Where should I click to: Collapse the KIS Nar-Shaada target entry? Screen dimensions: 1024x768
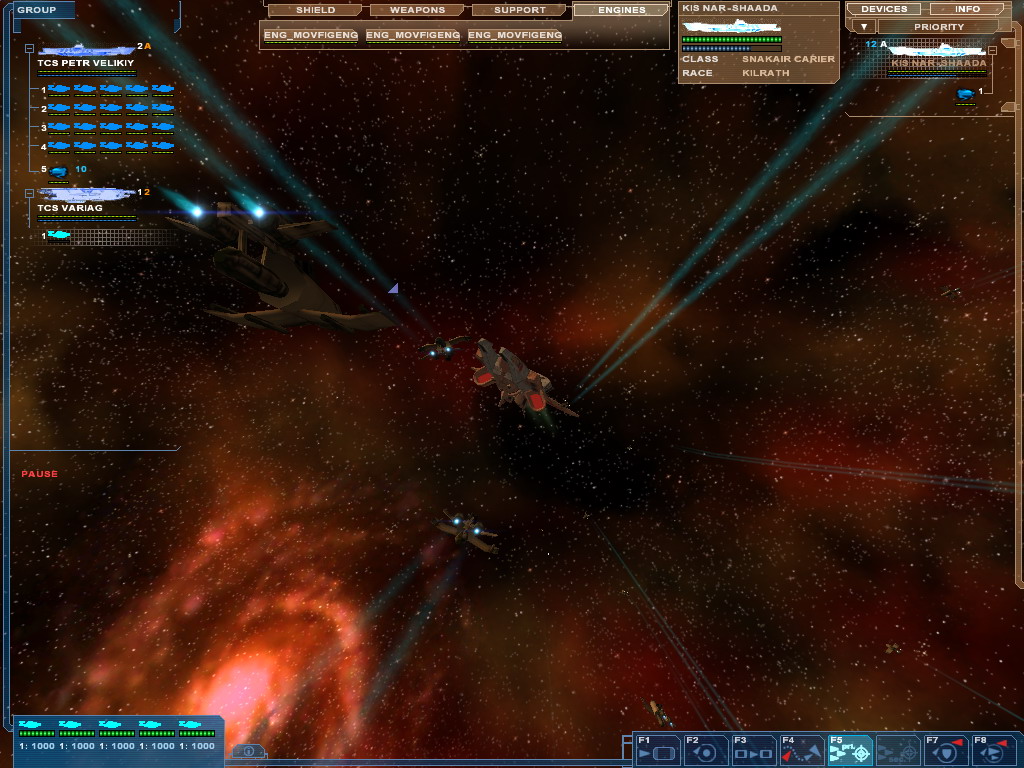tap(991, 49)
